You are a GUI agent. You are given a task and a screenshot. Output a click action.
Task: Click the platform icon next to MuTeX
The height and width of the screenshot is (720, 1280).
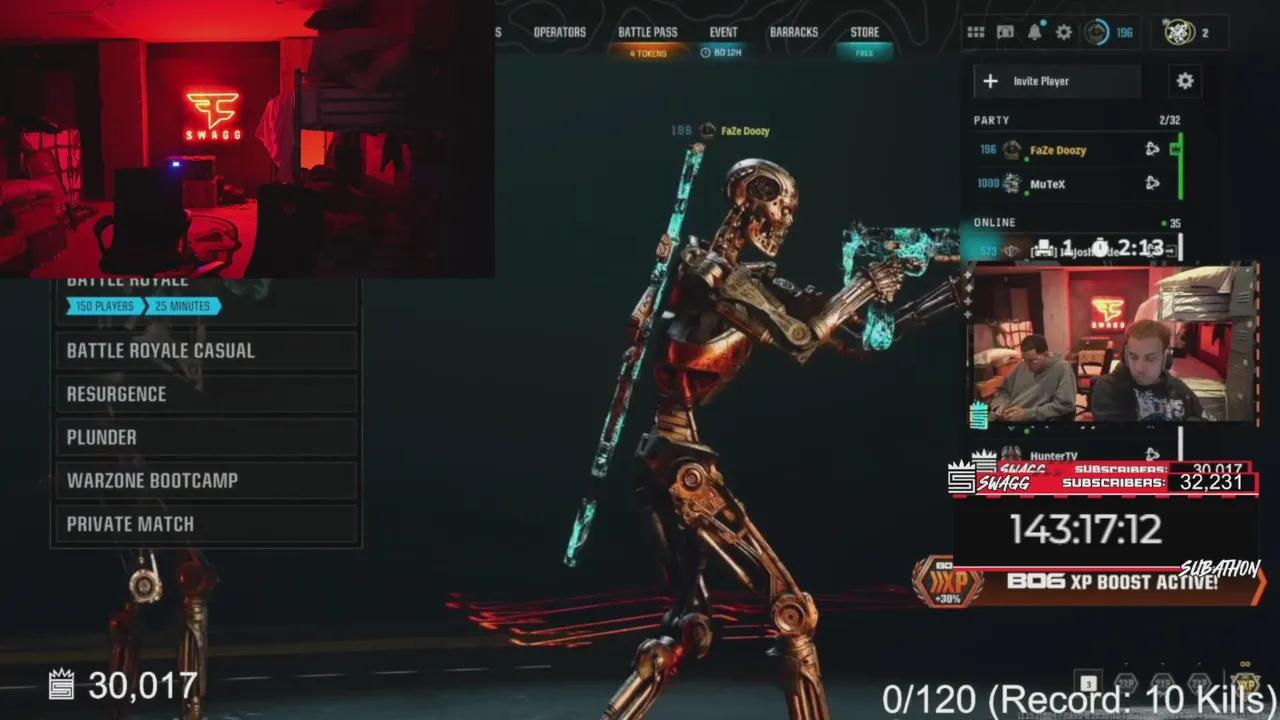click(1152, 184)
